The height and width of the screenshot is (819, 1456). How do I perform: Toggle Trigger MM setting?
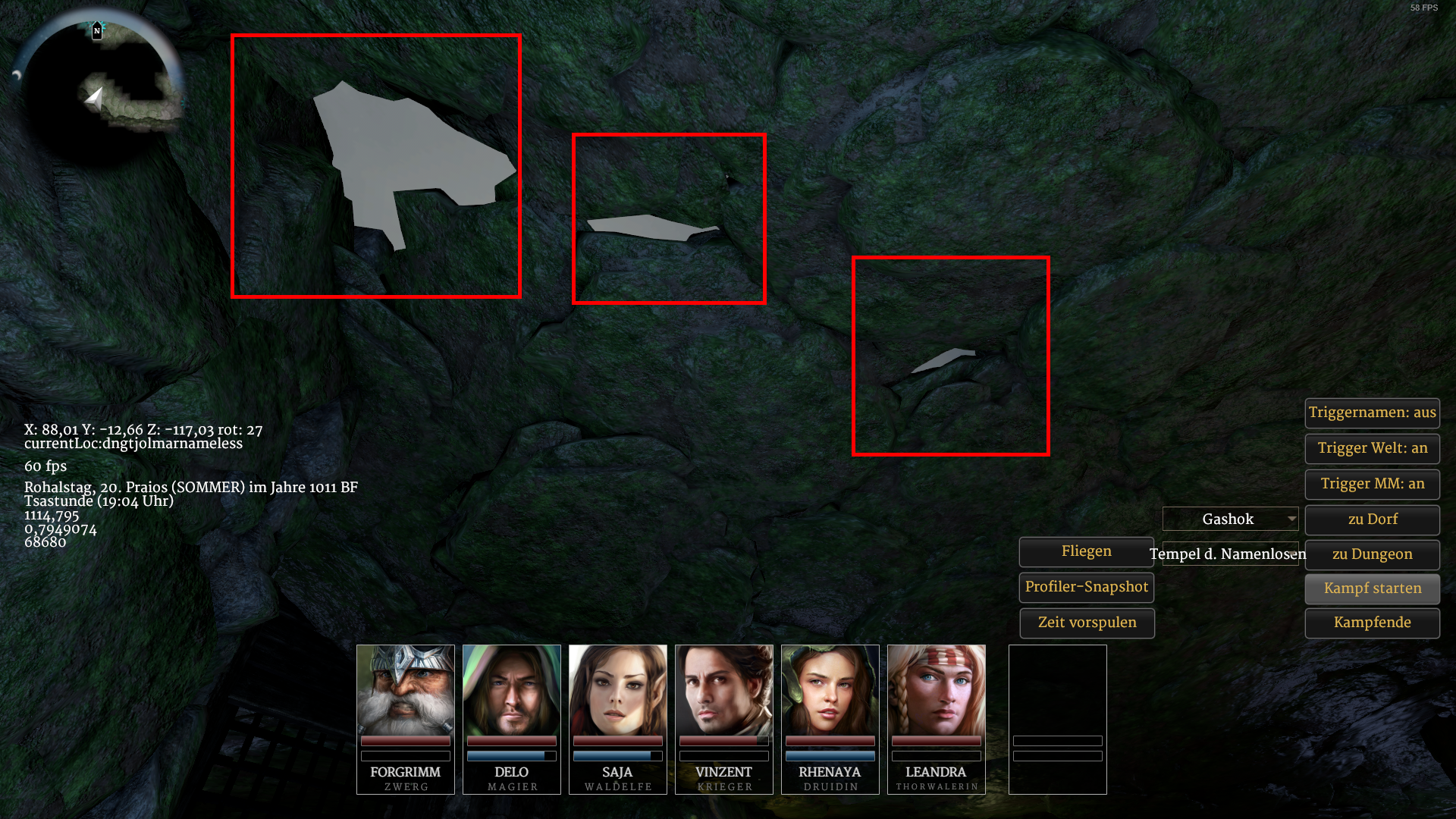1372,484
